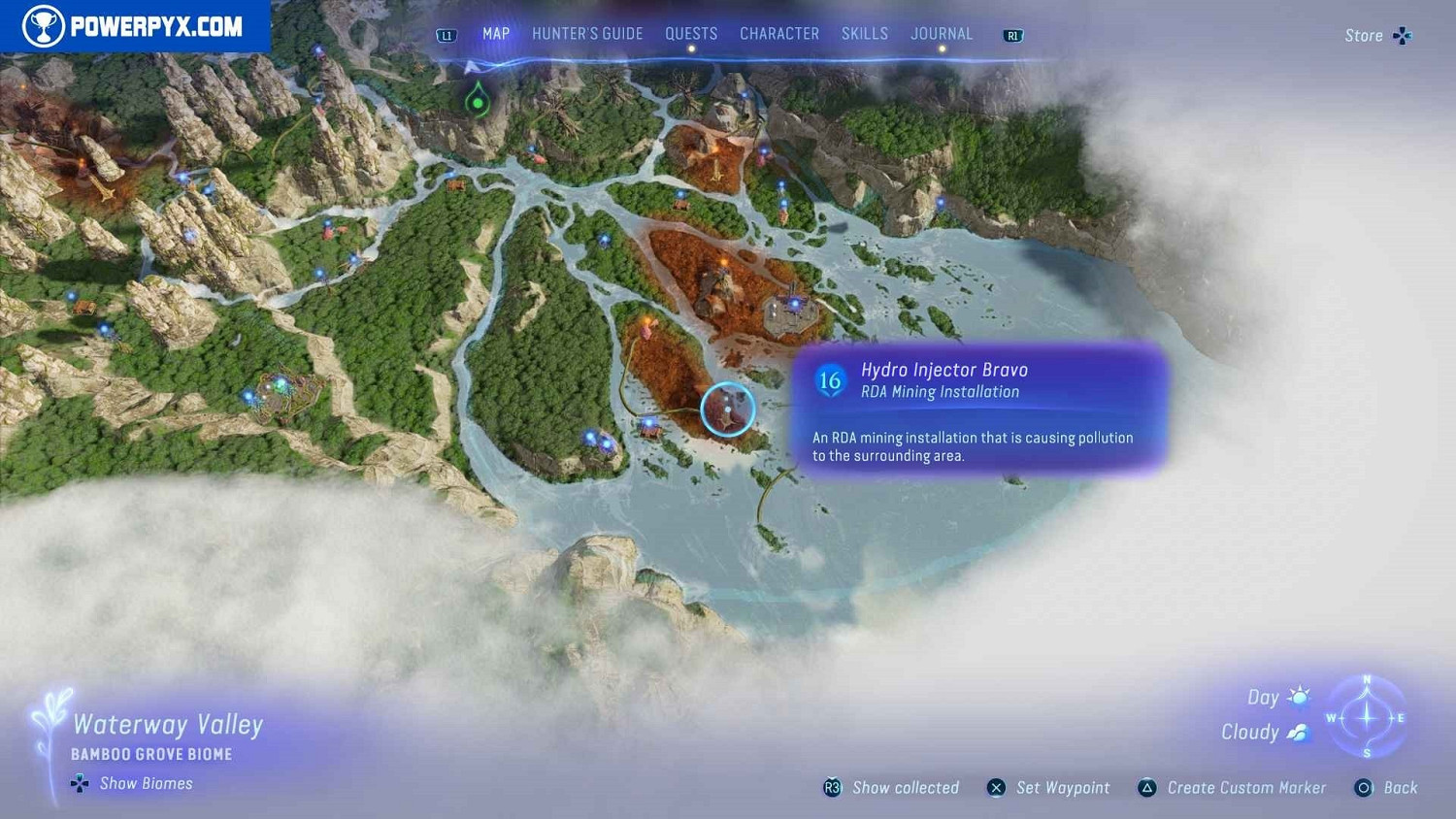Open the Hunter's Guide tab
This screenshot has width=1456, height=819.
click(587, 34)
